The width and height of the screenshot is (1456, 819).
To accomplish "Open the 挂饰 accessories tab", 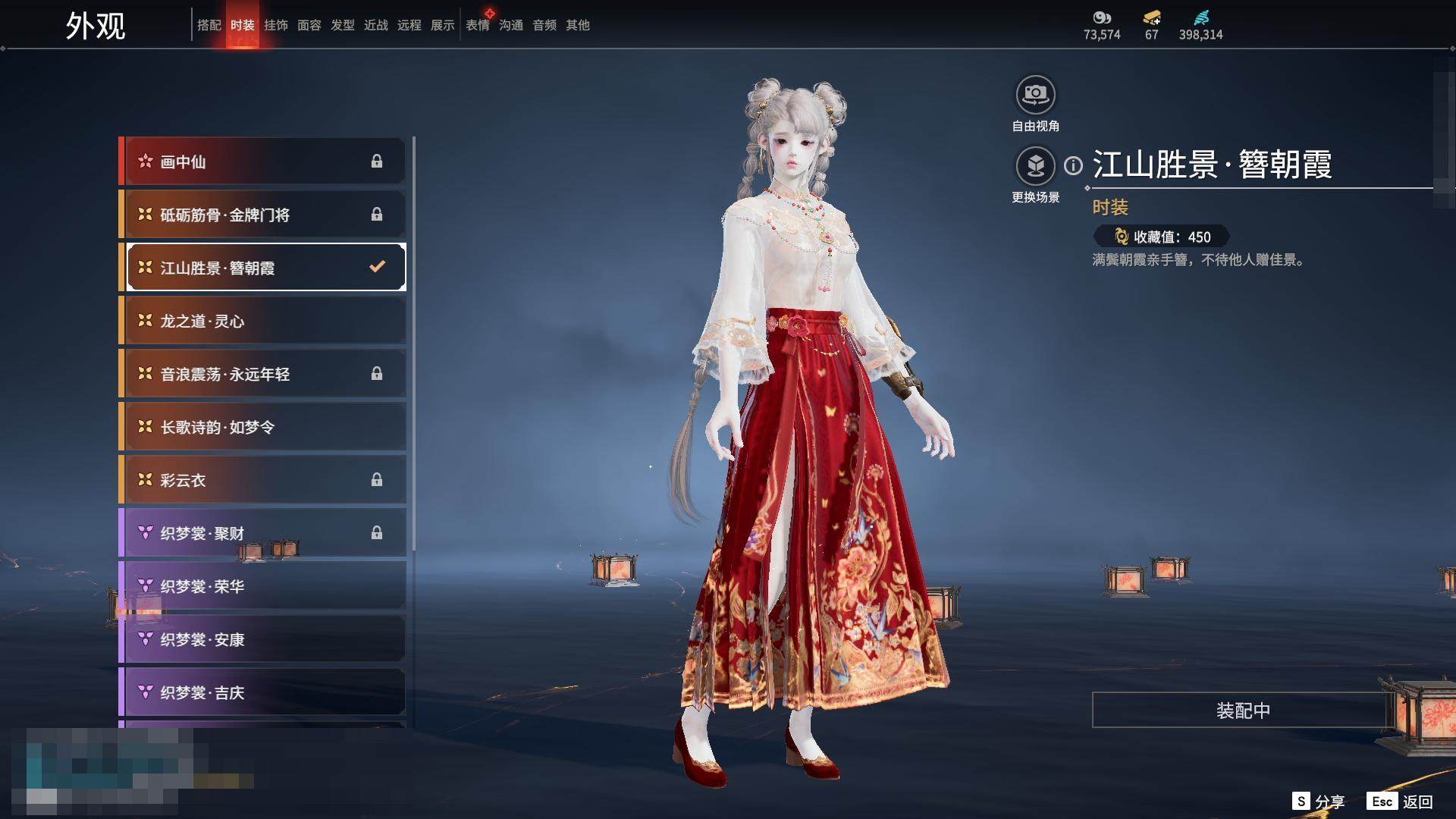I will [x=276, y=25].
